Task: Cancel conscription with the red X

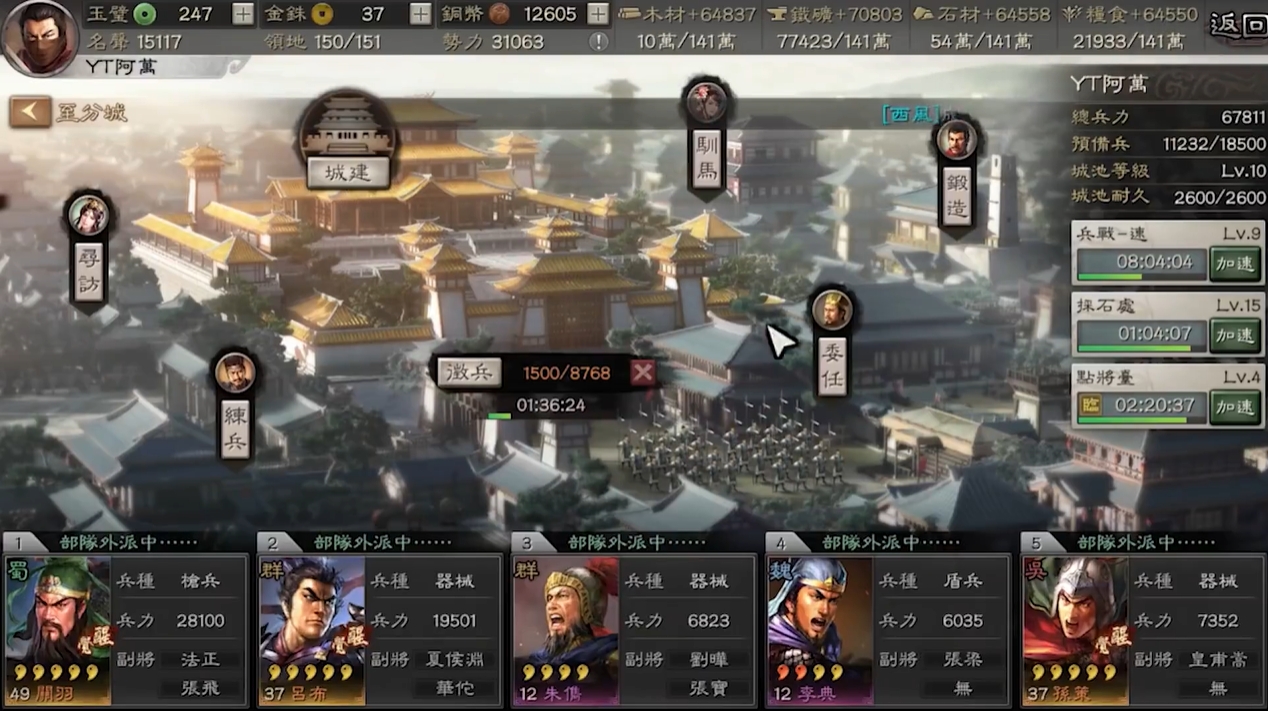Action: pos(643,373)
